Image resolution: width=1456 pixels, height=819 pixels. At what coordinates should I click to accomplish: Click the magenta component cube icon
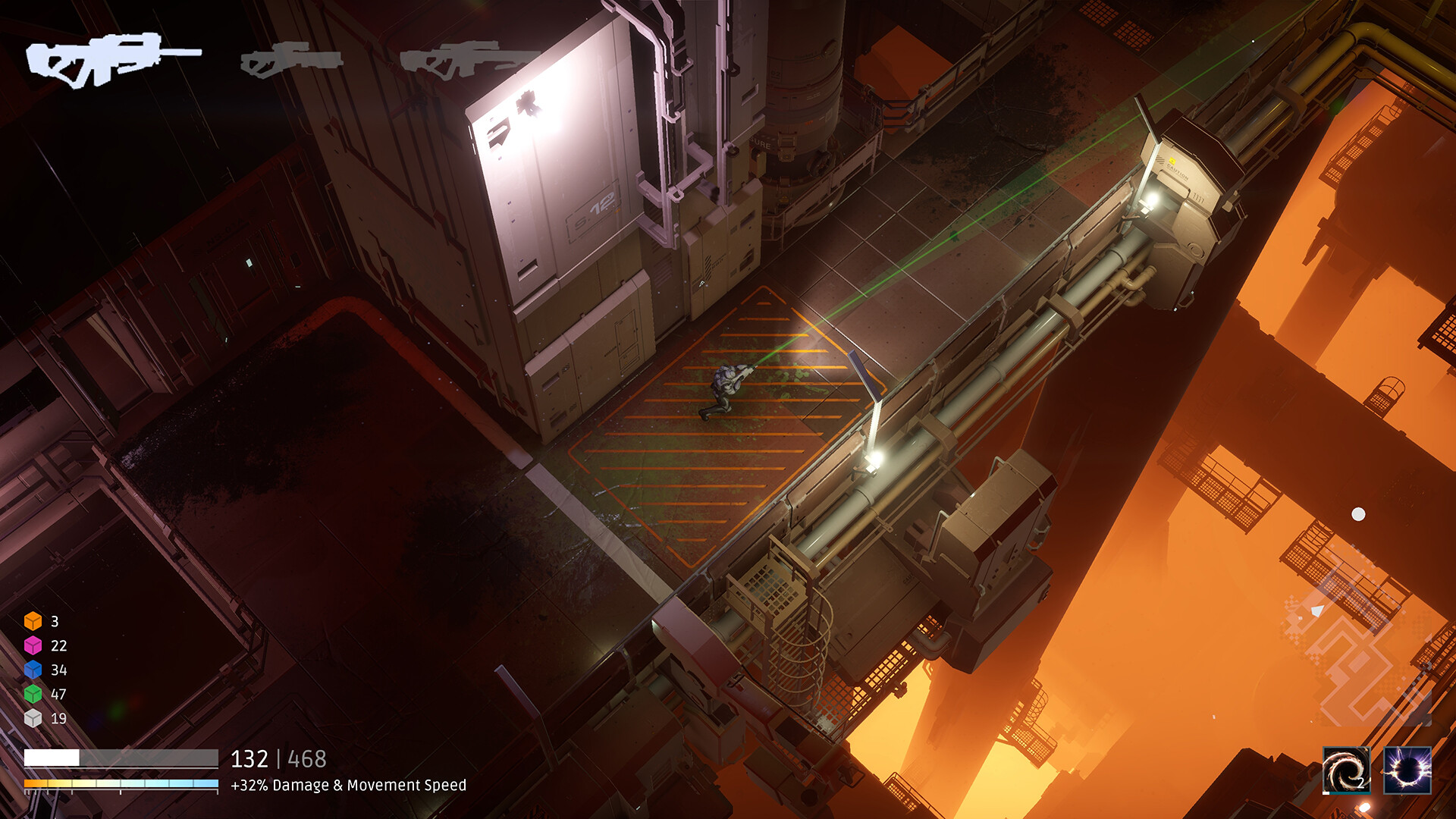[33, 646]
